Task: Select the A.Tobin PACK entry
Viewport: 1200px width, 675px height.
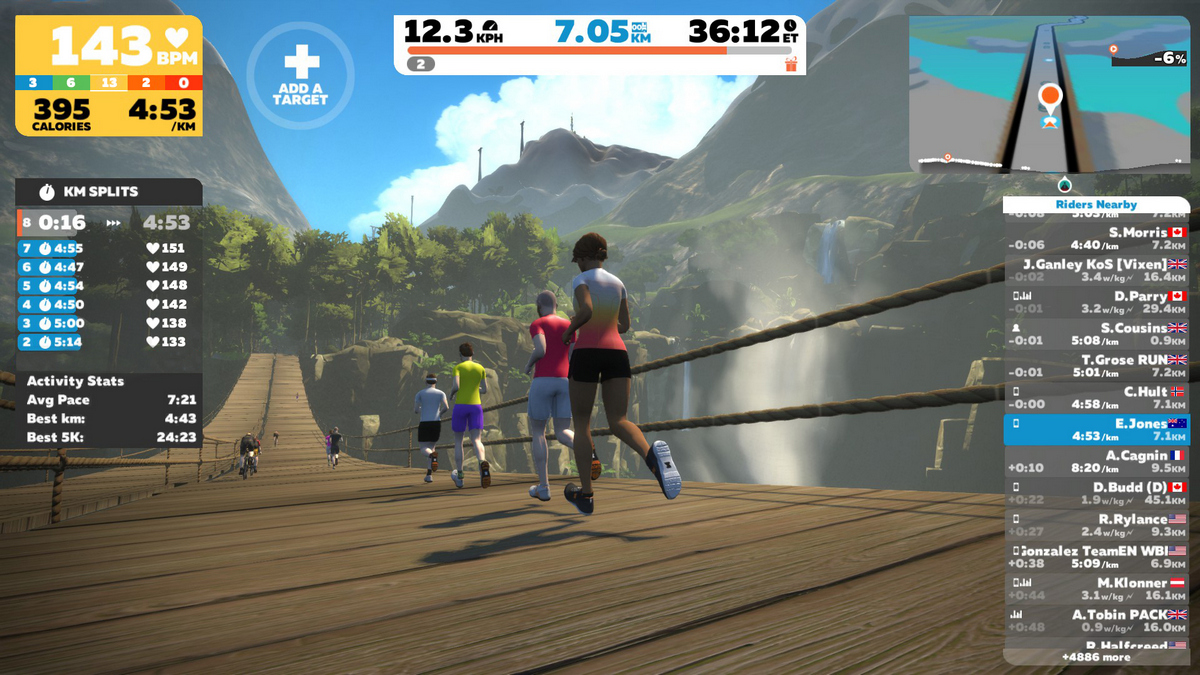Action: coord(1096,621)
